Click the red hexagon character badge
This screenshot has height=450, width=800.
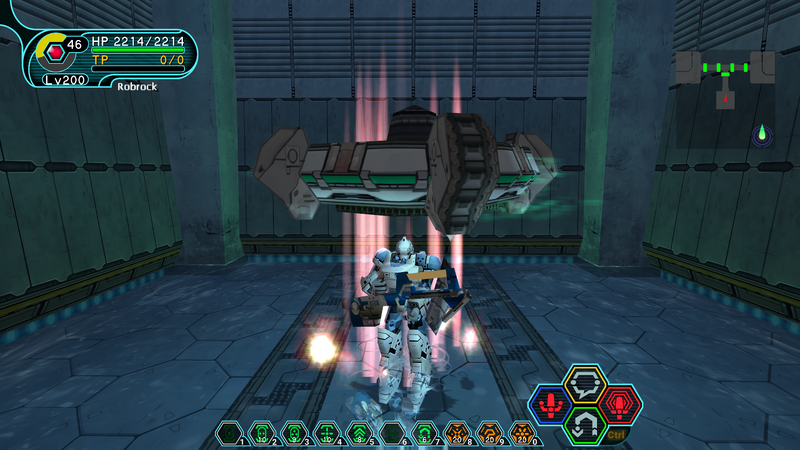54,49
